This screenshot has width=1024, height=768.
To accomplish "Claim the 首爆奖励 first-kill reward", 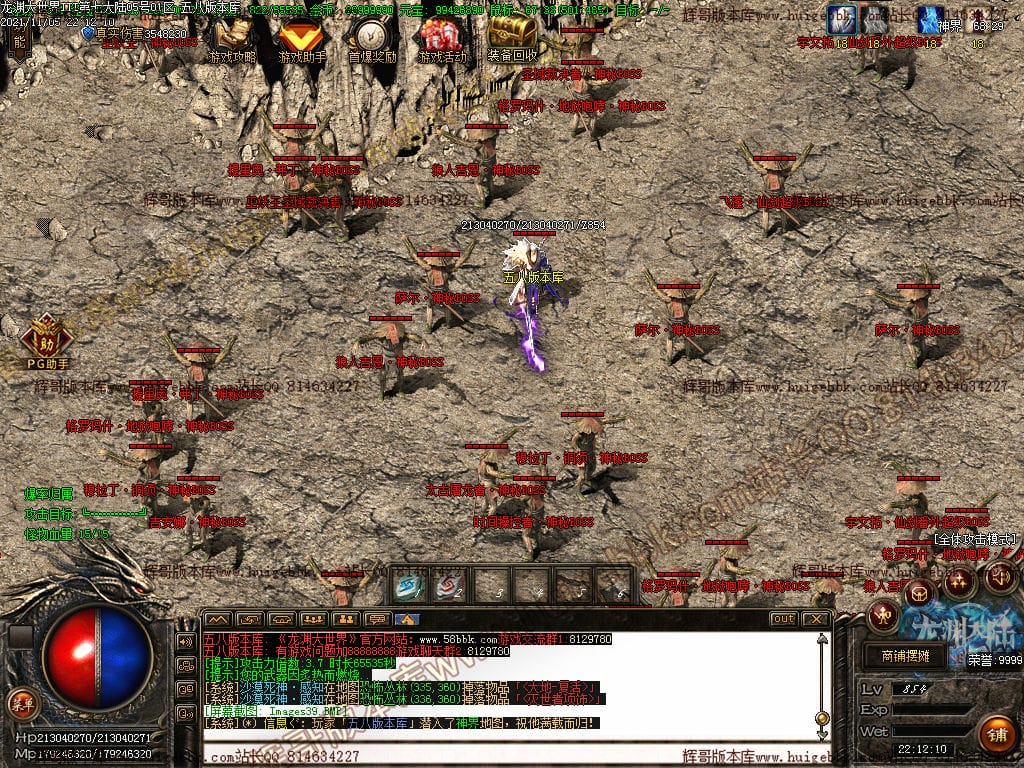I will pos(372,38).
